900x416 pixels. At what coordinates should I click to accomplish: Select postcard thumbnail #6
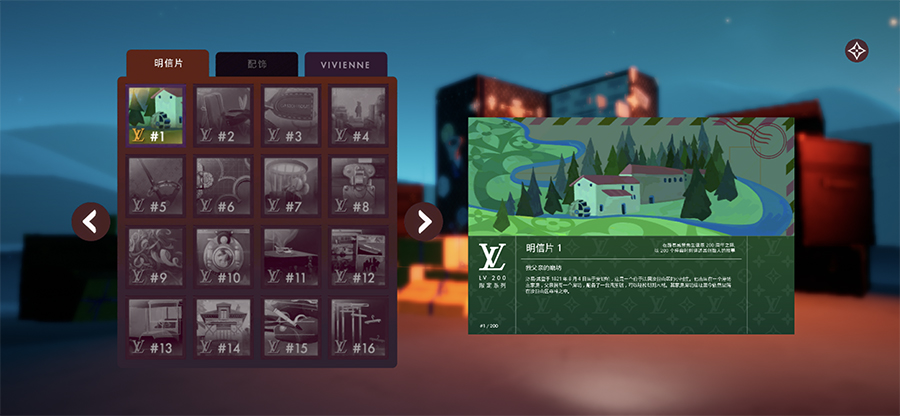(223, 186)
